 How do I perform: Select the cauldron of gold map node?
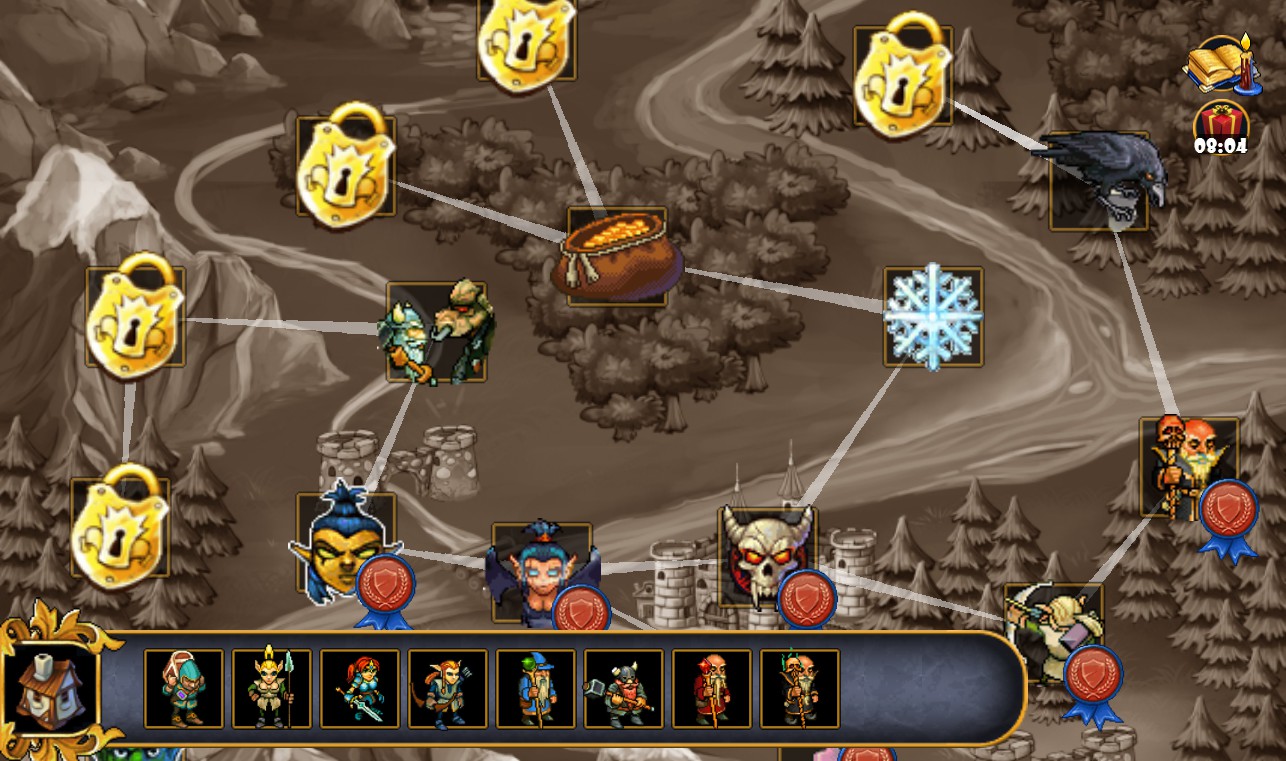(617, 253)
